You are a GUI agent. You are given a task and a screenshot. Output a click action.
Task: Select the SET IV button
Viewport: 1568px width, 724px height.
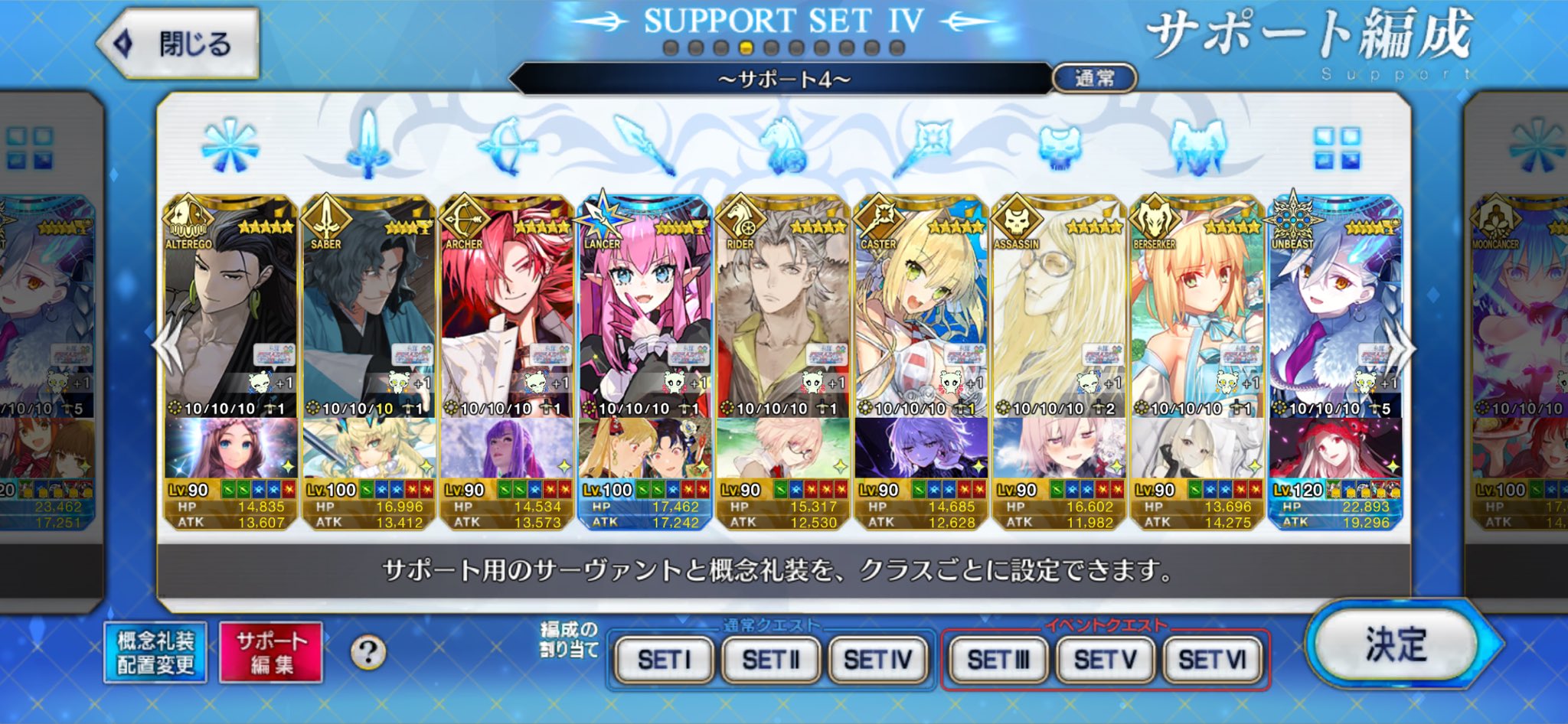click(x=877, y=659)
